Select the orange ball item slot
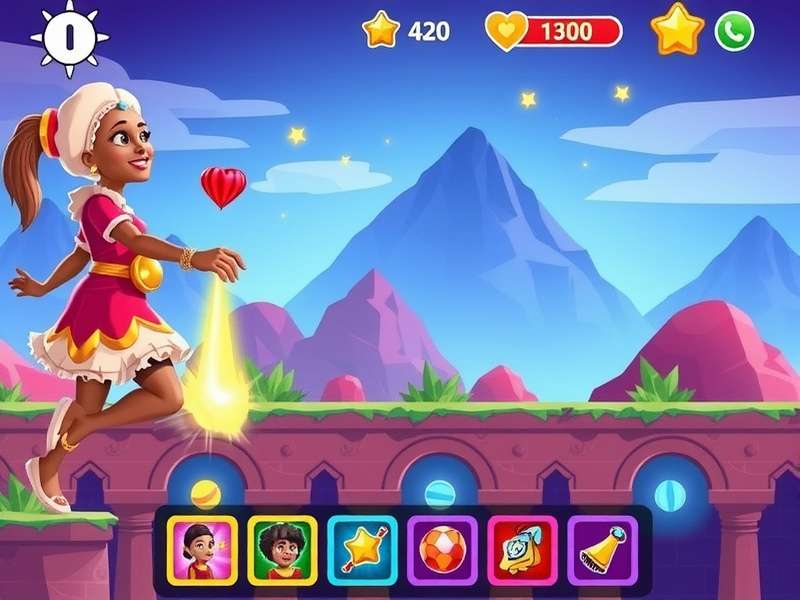This screenshot has height=600, width=800. (441, 550)
